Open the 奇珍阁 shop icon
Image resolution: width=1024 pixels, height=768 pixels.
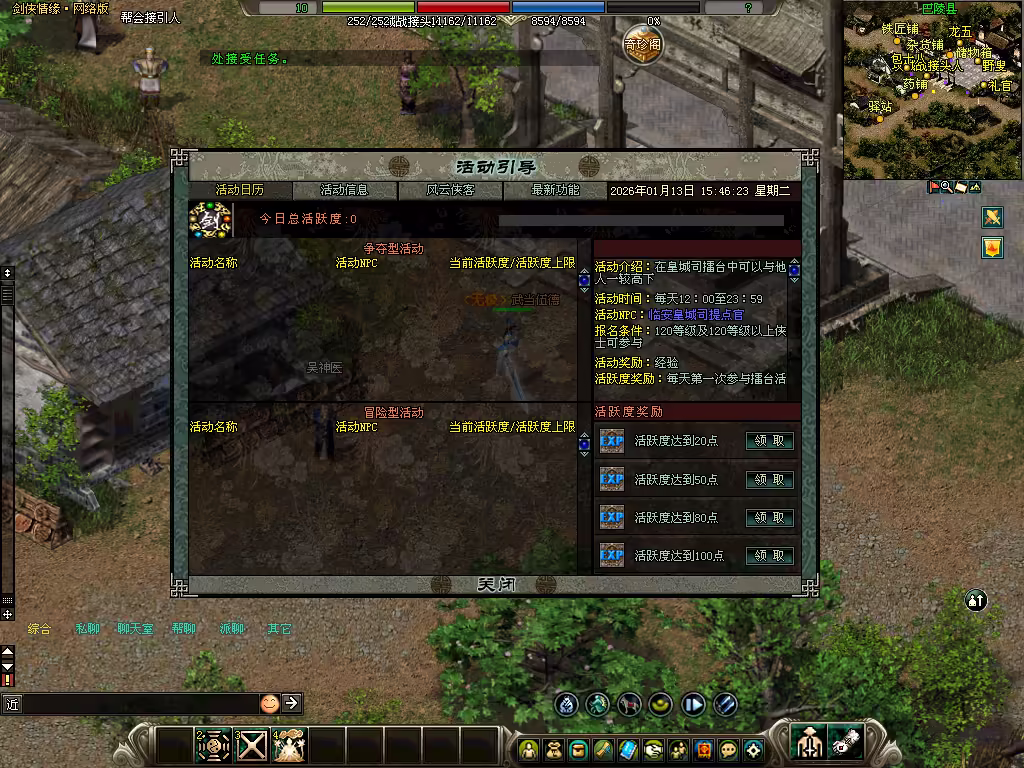[x=643, y=45]
